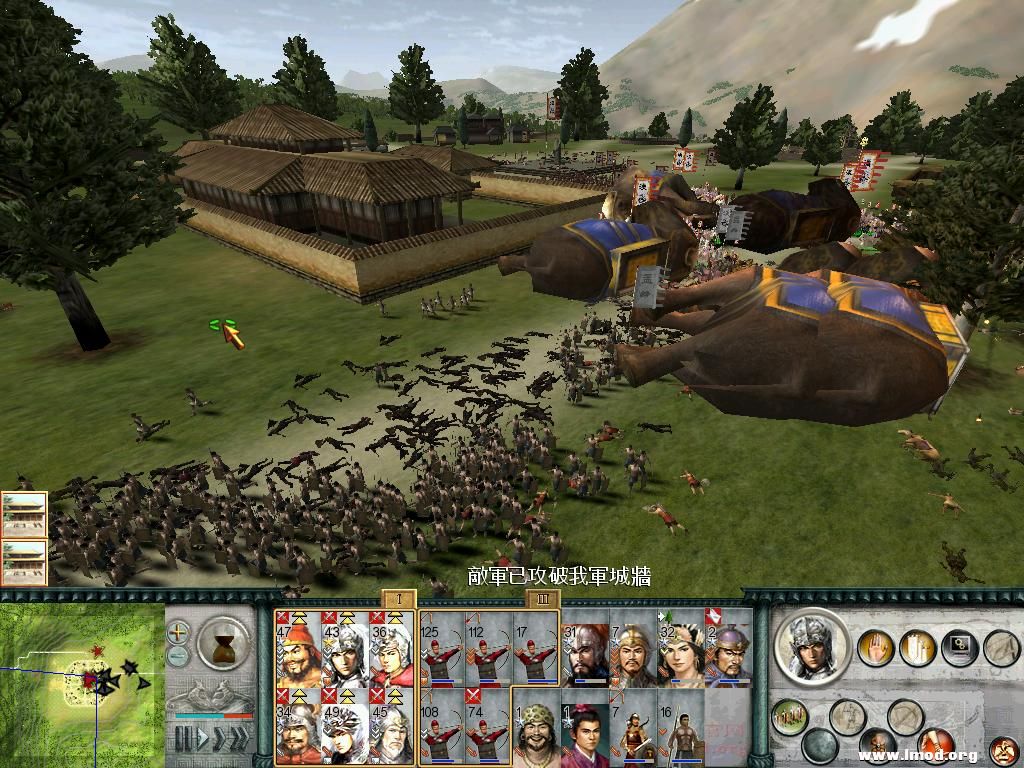The width and height of the screenshot is (1024, 768).
Task: Switch to group III tab
Action: pyautogui.click(x=542, y=599)
